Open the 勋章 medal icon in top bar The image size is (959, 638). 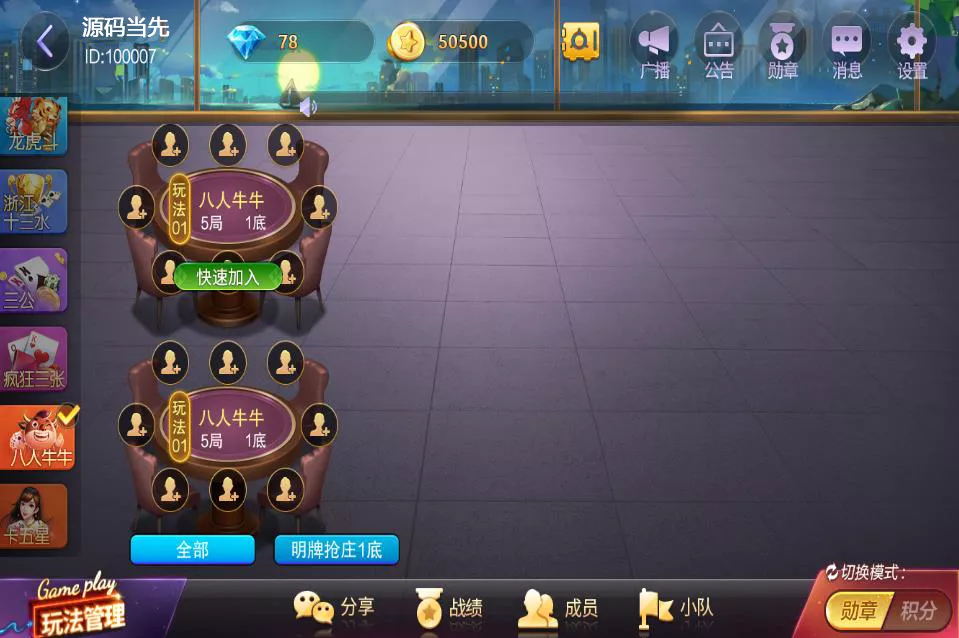tap(782, 47)
